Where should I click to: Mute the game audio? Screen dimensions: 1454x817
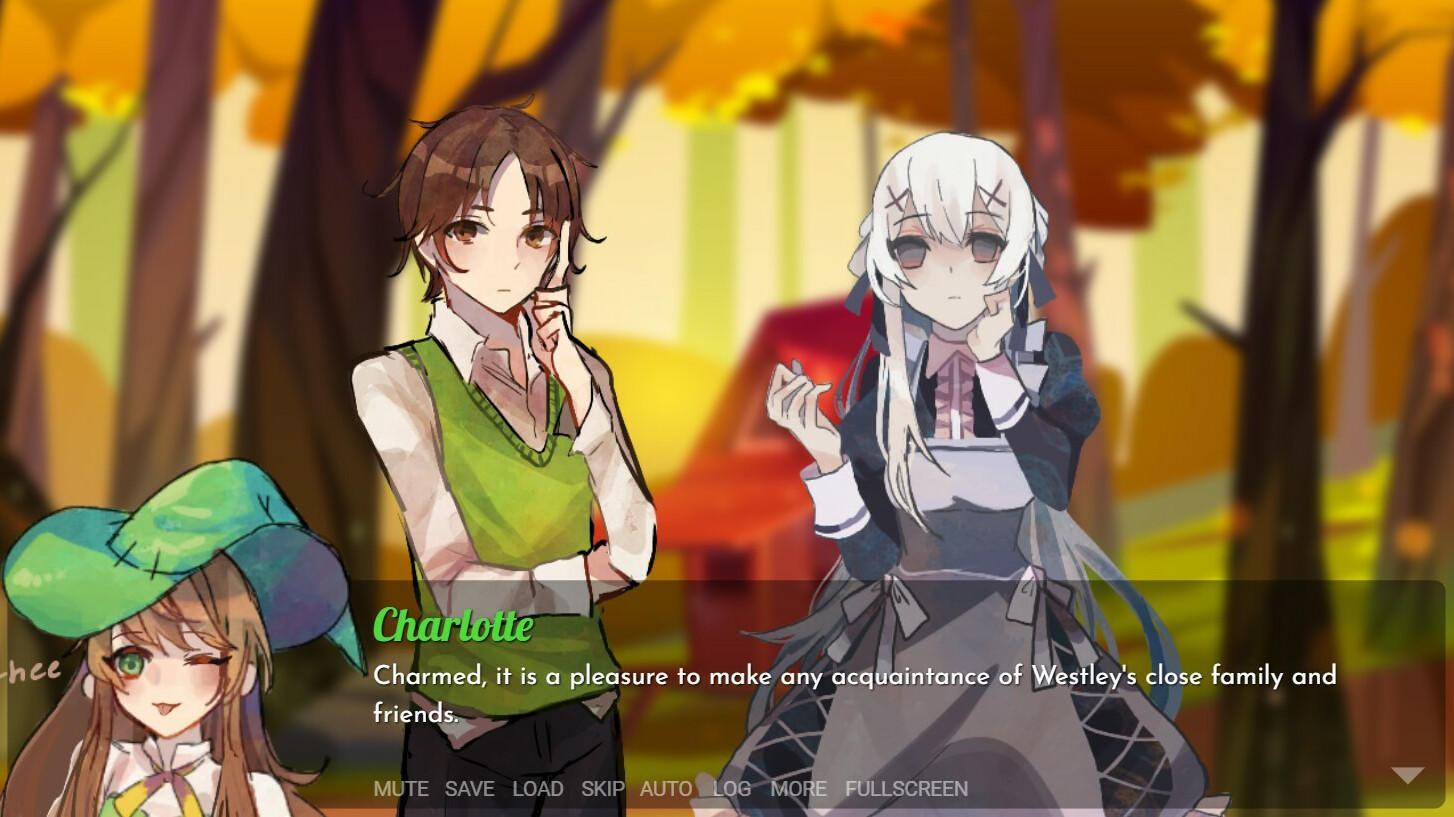(x=400, y=789)
